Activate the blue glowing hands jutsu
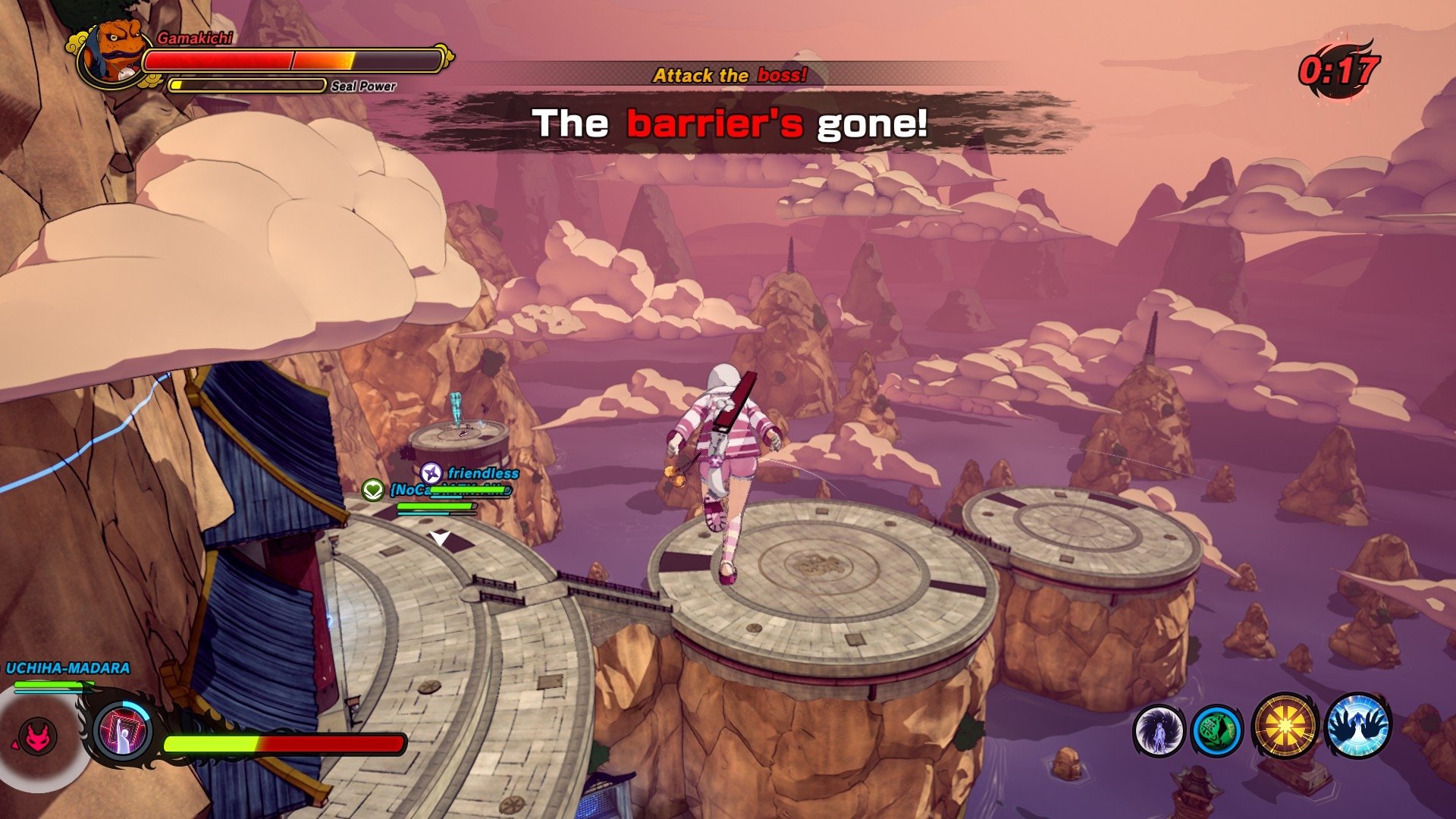This screenshot has width=1456, height=819. [x=1358, y=726]
